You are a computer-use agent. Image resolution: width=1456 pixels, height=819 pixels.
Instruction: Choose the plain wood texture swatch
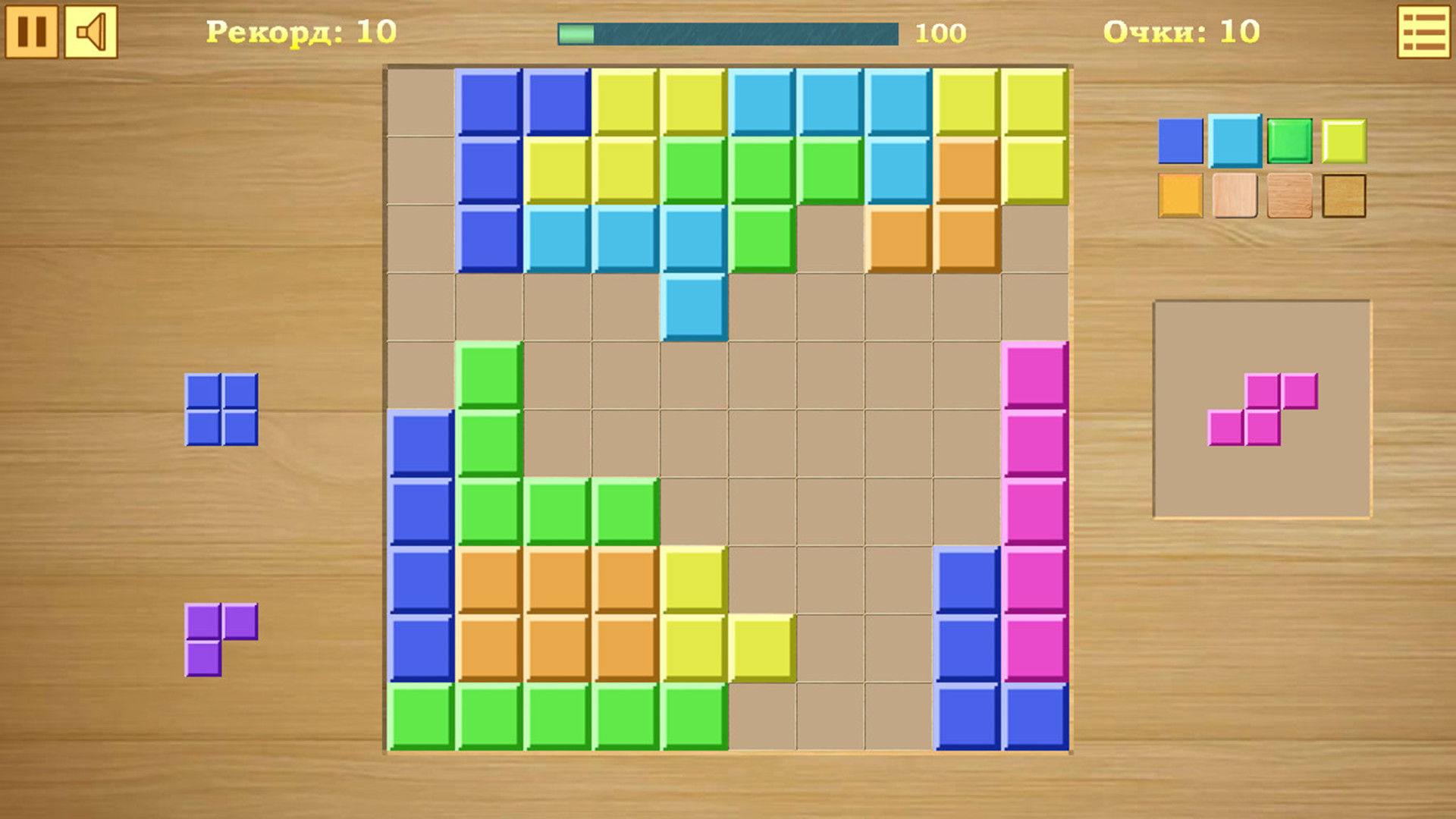tap(1289, 196)
